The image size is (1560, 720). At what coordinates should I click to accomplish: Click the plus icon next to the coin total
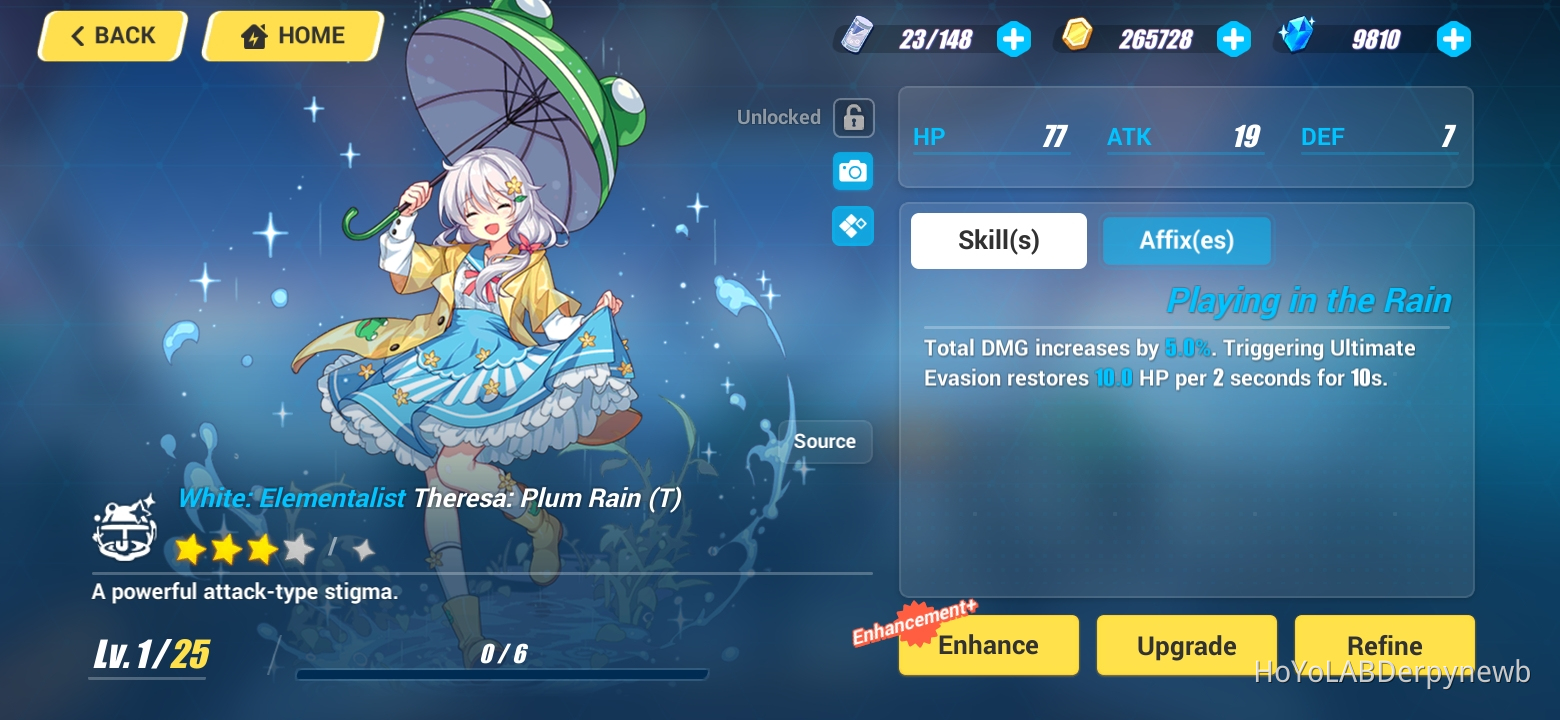click(x=1234, y=39)
